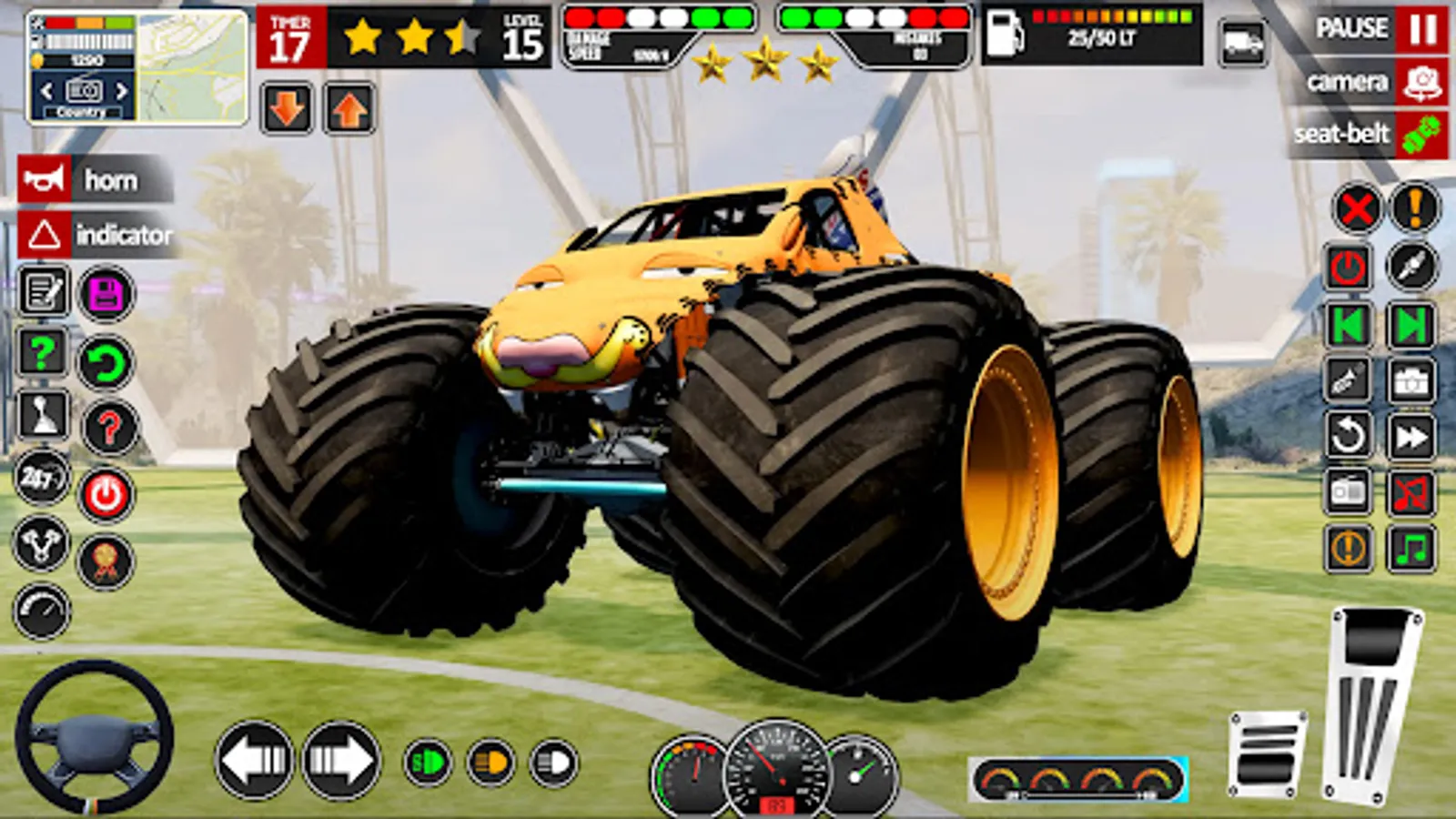Advance with the green skip-forward icon
Screen dimensions: 1456x819
pos(1410,323)
